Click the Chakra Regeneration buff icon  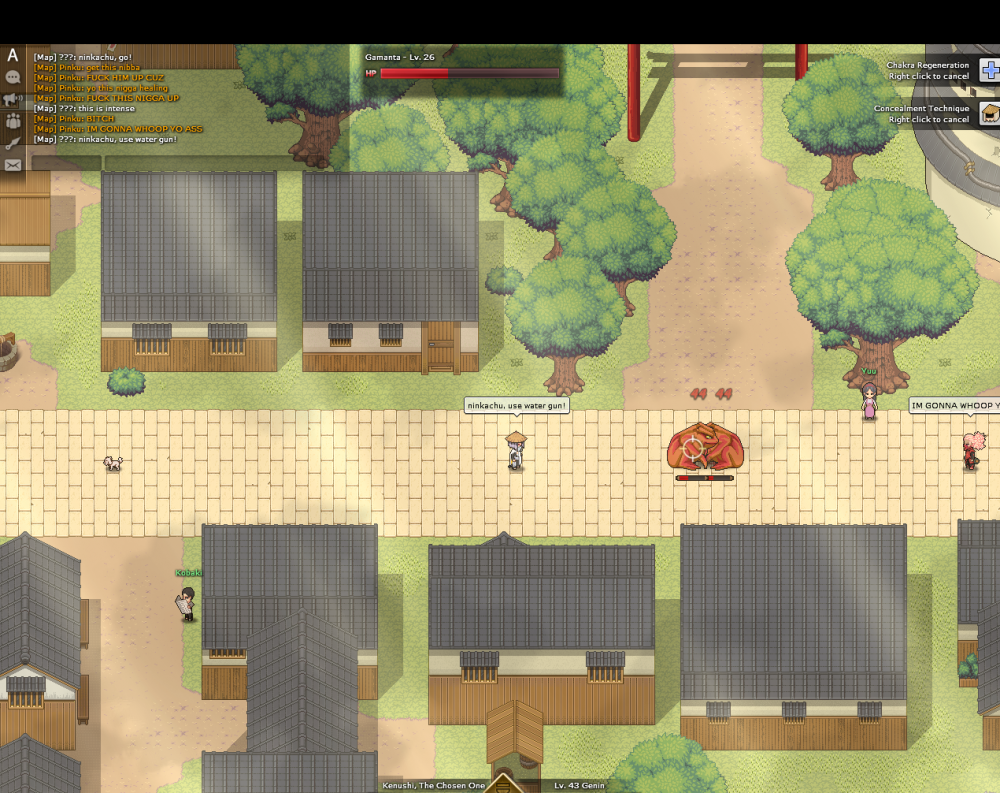click(x=990, y=70)
